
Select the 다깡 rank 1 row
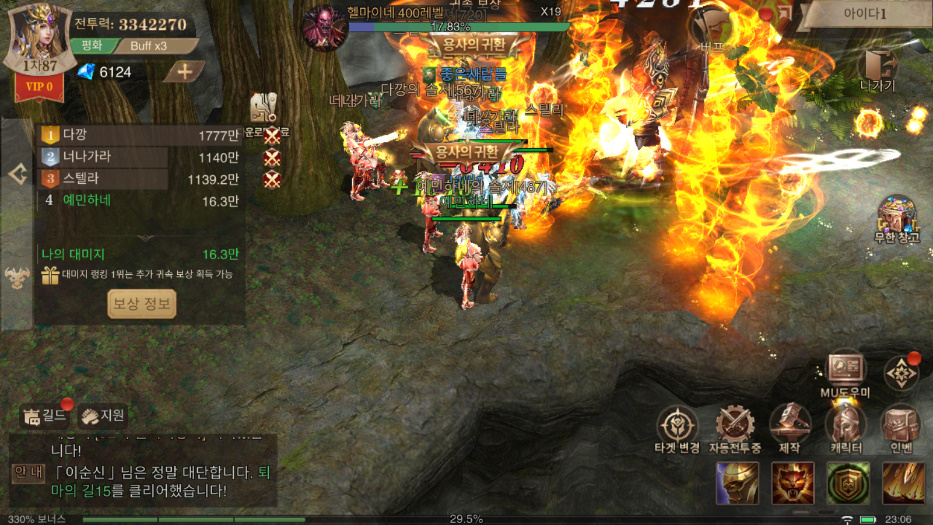point(140,134)
